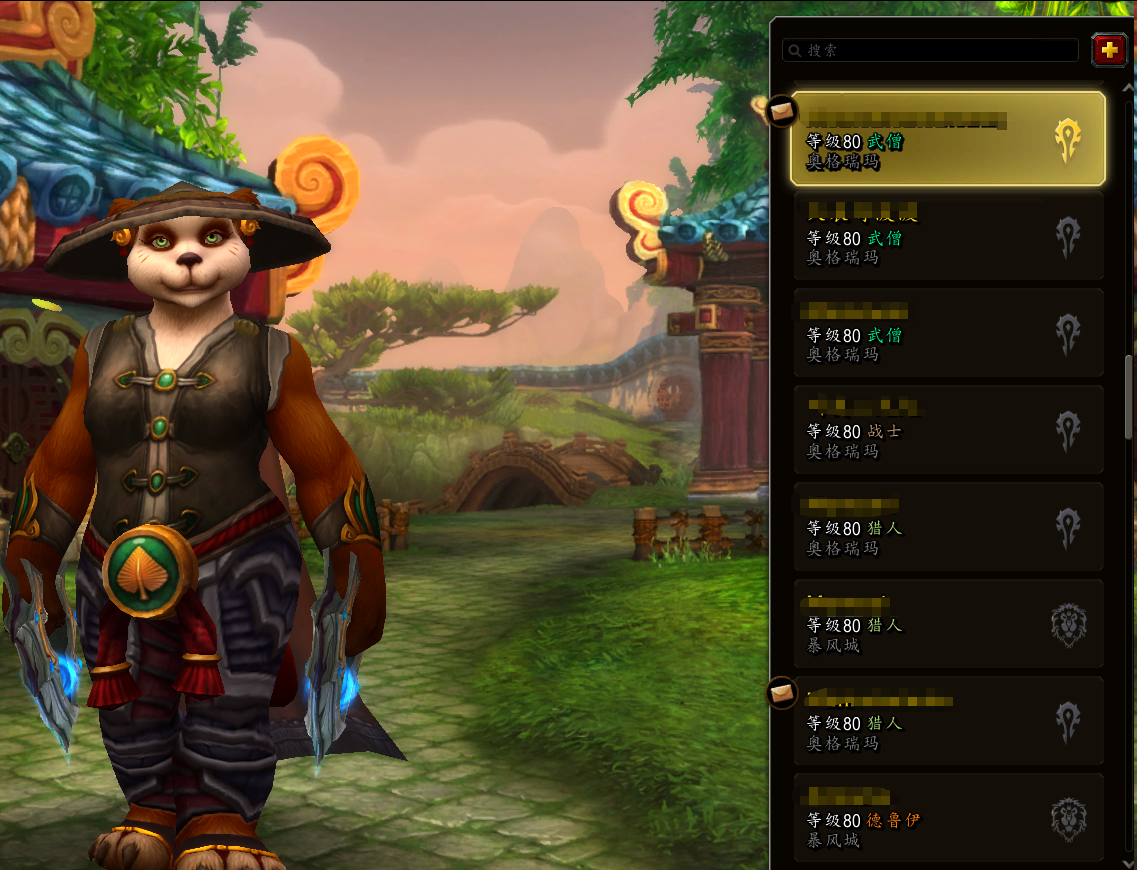Screen dimensions: 1137x870
Task: Pick the level 80 druid character
Action: pyautogui.click(x=948, y=818)
